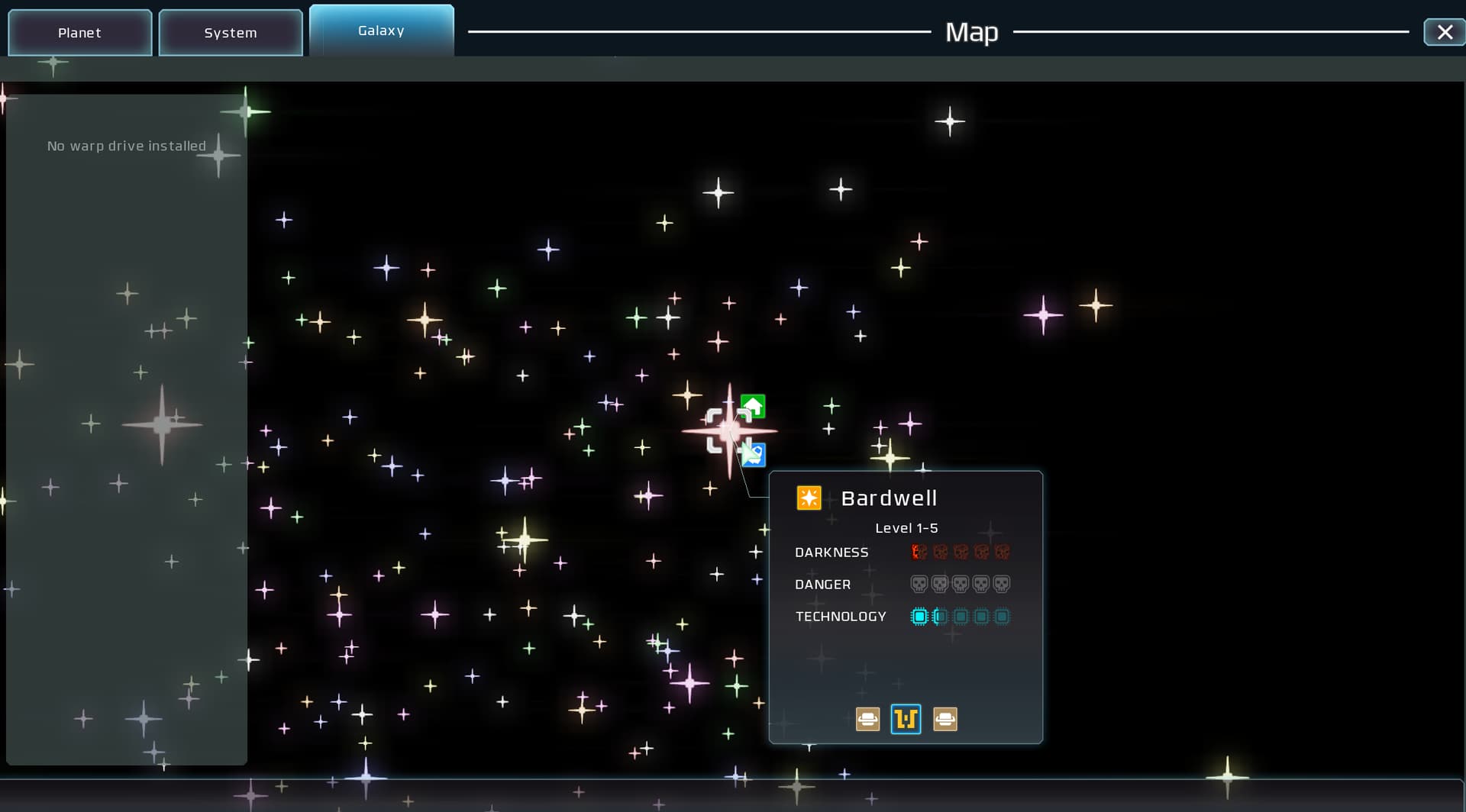
Task: Switch to the Planet map tab
Action: tap(79, 33)
